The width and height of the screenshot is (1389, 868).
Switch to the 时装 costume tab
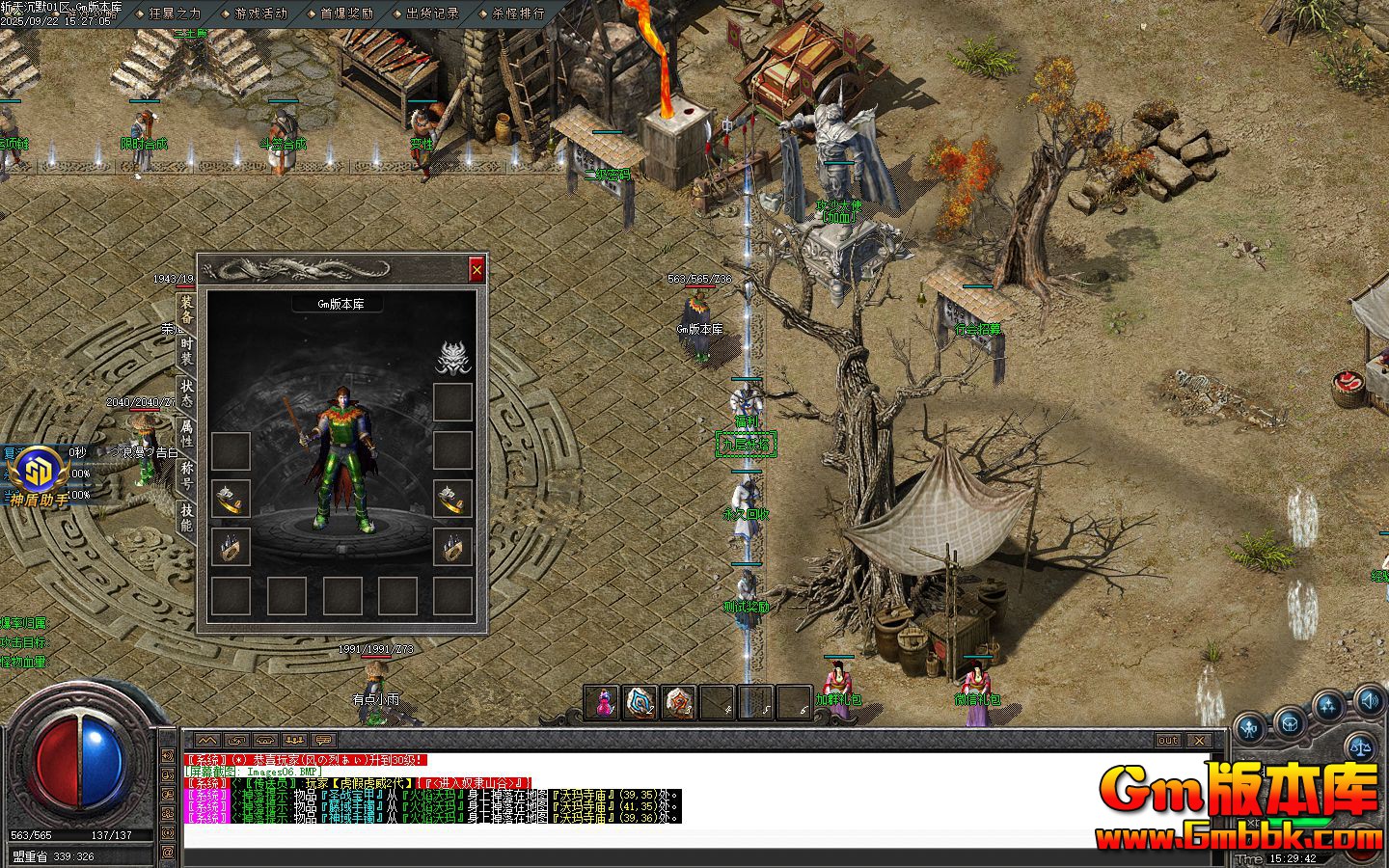[186, 351]
